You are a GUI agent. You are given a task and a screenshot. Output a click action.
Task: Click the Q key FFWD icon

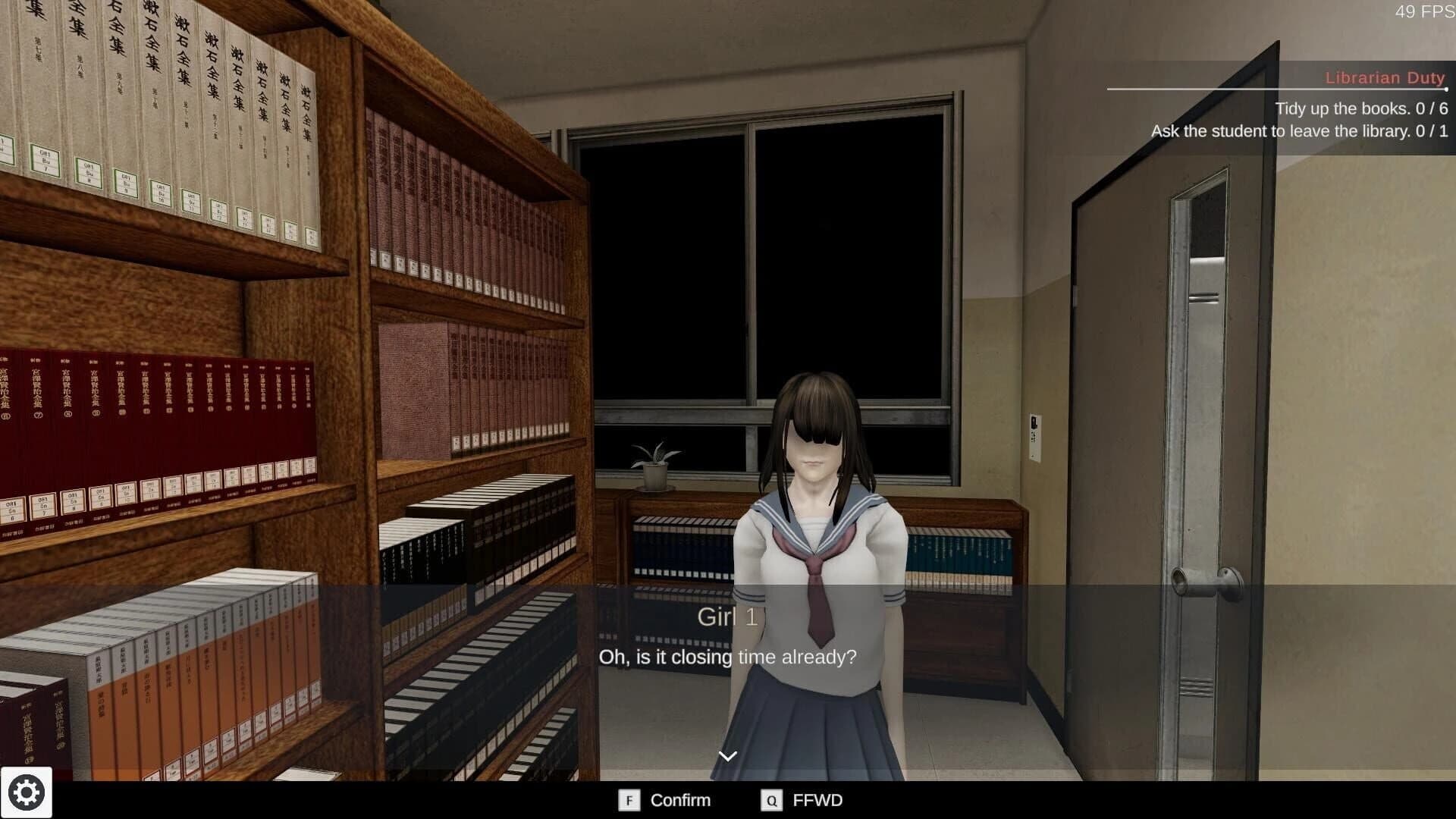click(771, 800)
